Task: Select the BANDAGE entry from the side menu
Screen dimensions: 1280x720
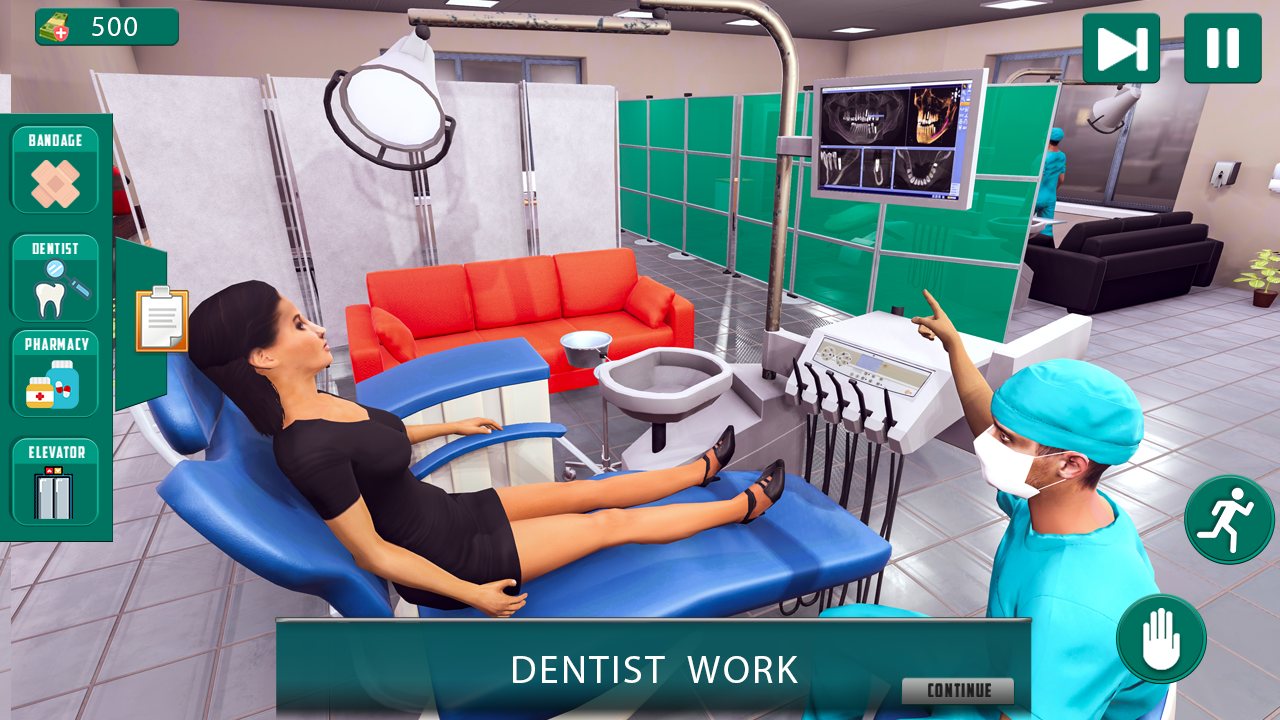Action: pos(55,170)
